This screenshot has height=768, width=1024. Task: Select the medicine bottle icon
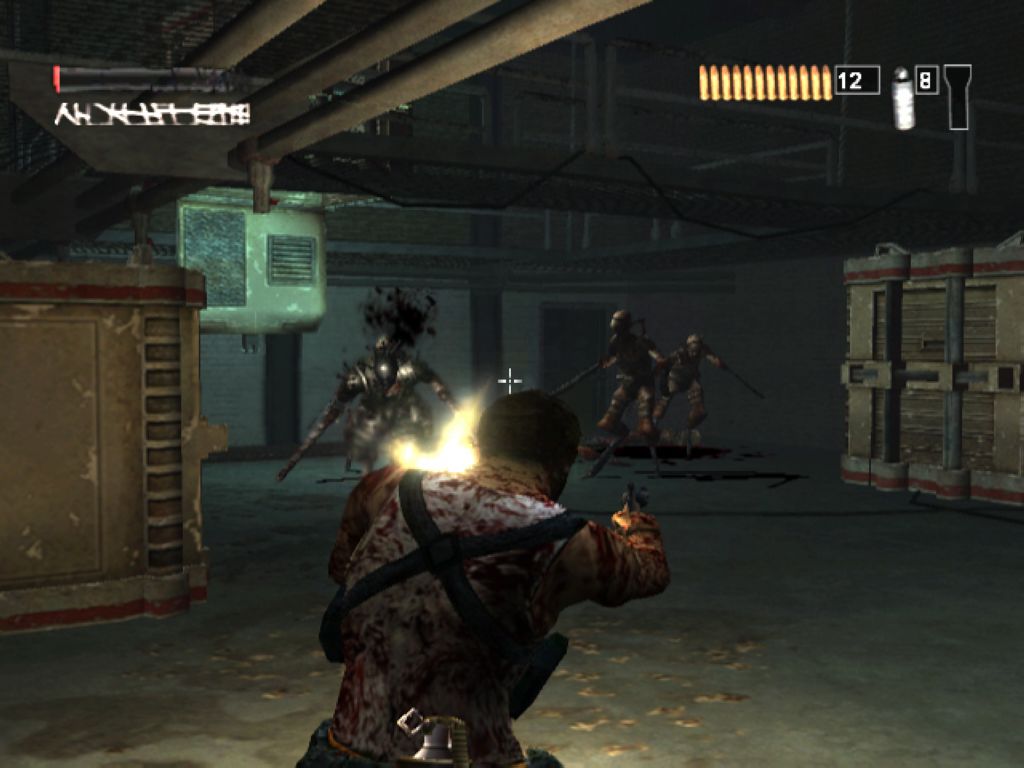(903, 98)
